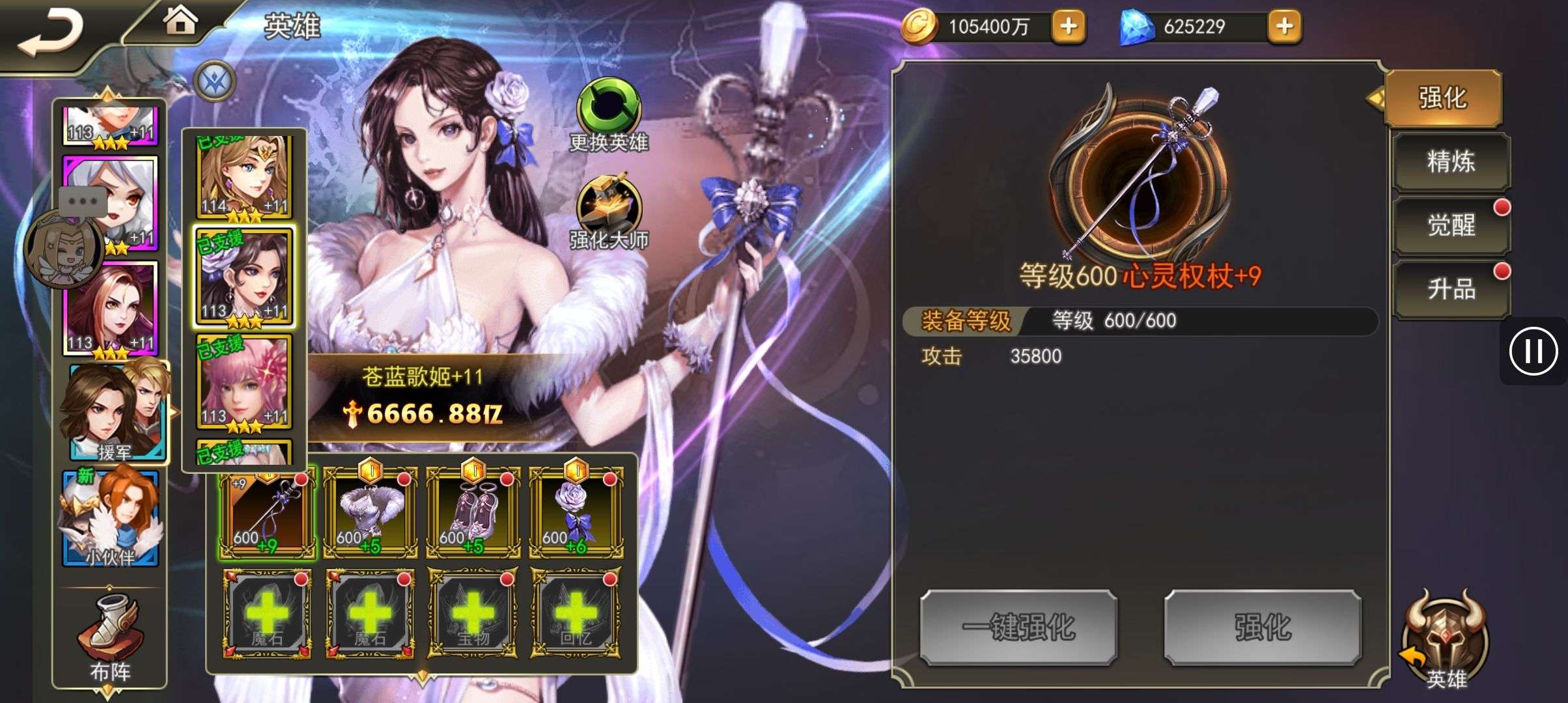
Task: Open the home screen icon
Action: 180,21
